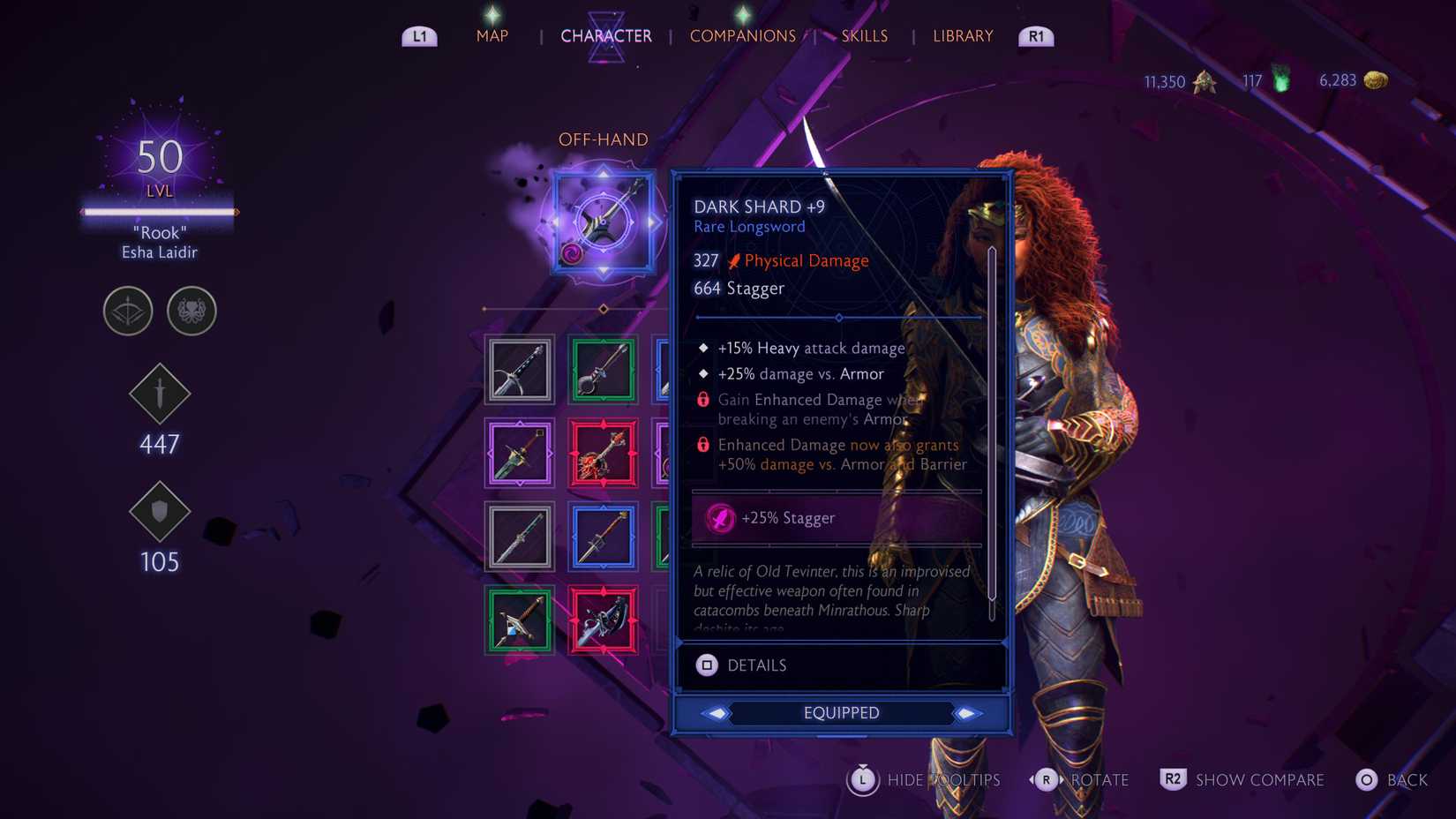Click SHOW COMPARE at the bottom
1456x819 pixels.
1259,780
